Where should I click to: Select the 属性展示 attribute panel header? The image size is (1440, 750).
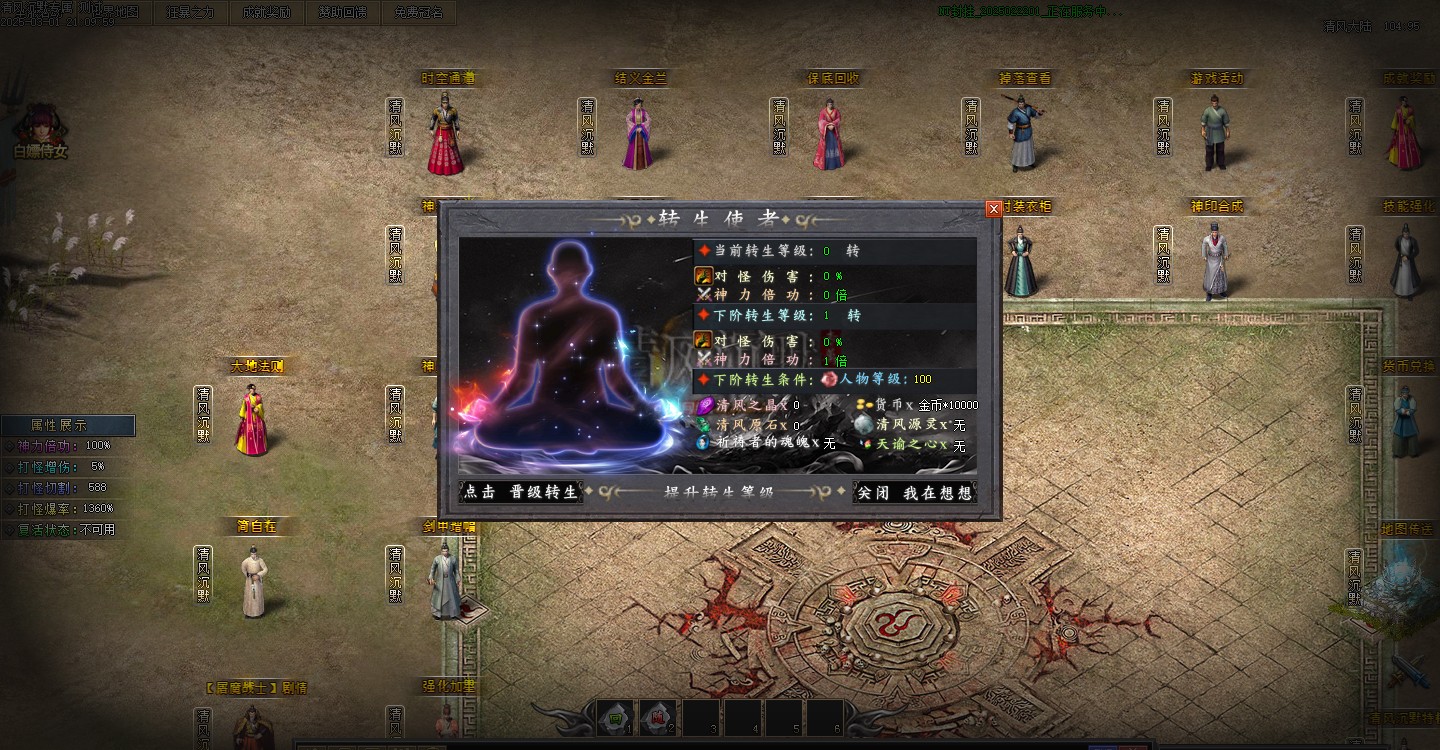coord(67,425)
